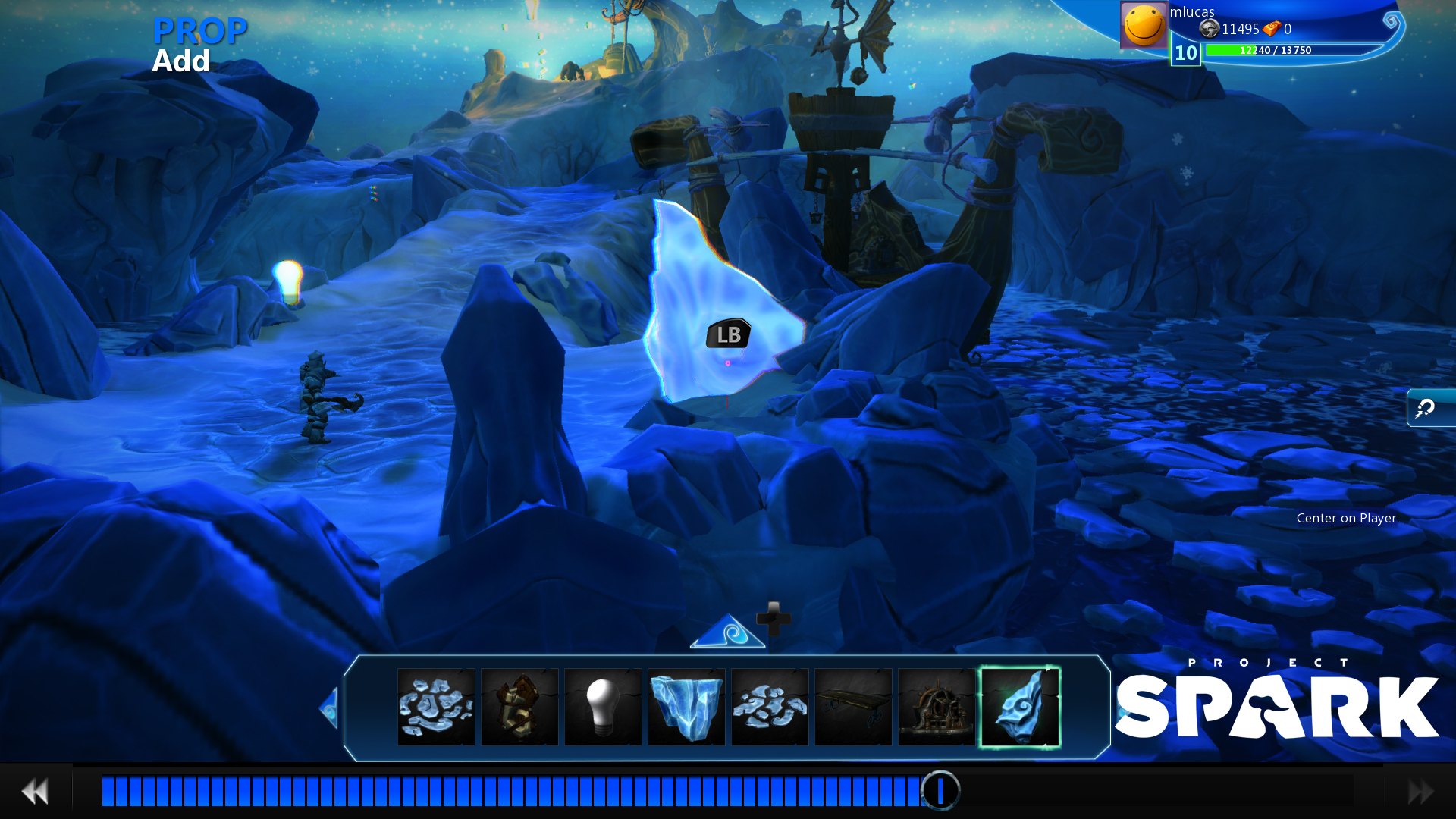
Task: Click the Center on Player option
Action: click(x=1346, y=519)
